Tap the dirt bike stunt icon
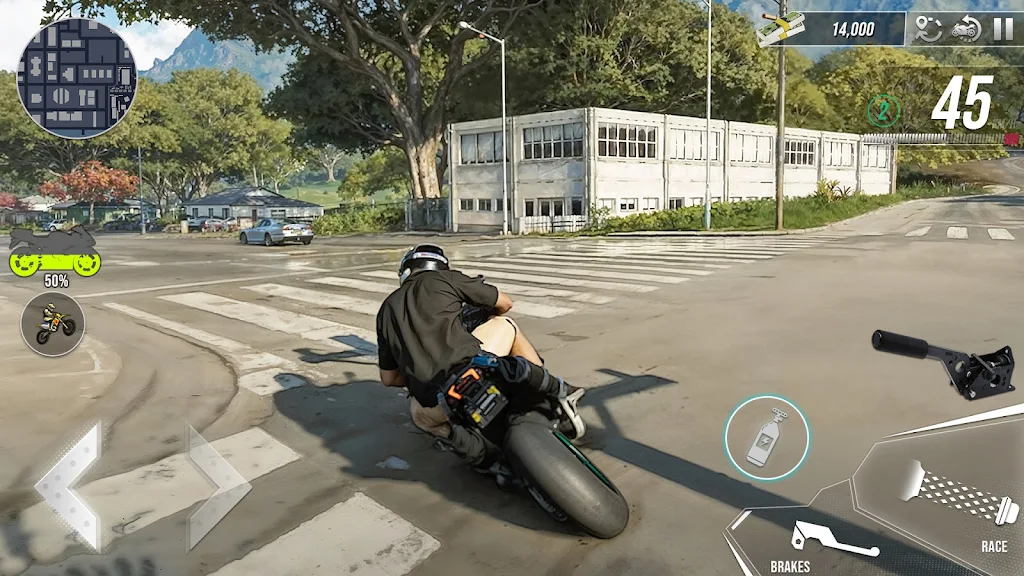 click(x=53, y=324)
